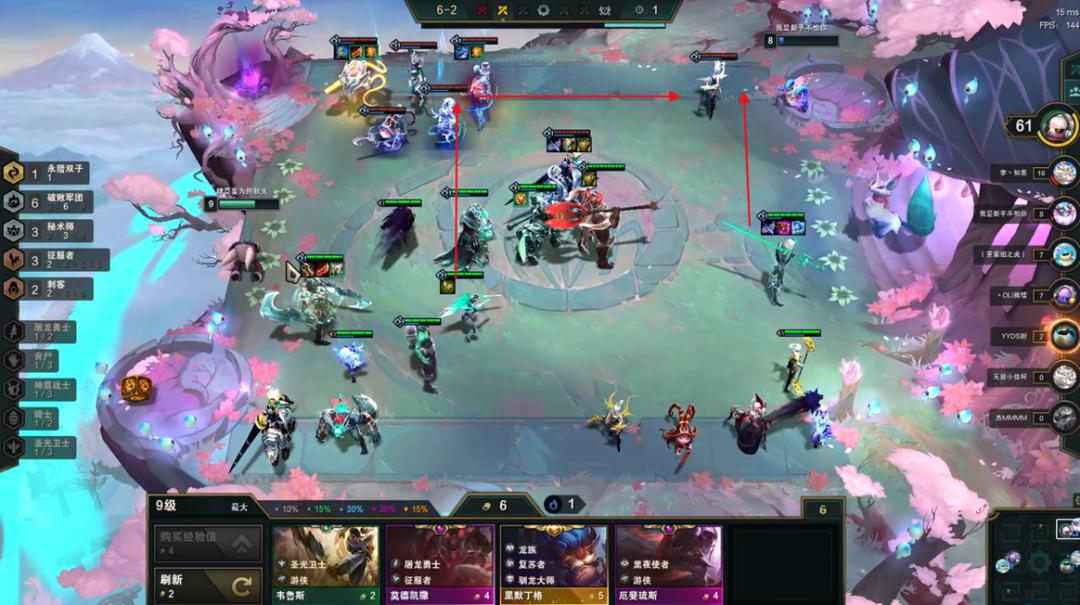Buy 韦鲁斯 from the shop
The height and width of the screenshot is (605, 1080).
click(325, 562)
